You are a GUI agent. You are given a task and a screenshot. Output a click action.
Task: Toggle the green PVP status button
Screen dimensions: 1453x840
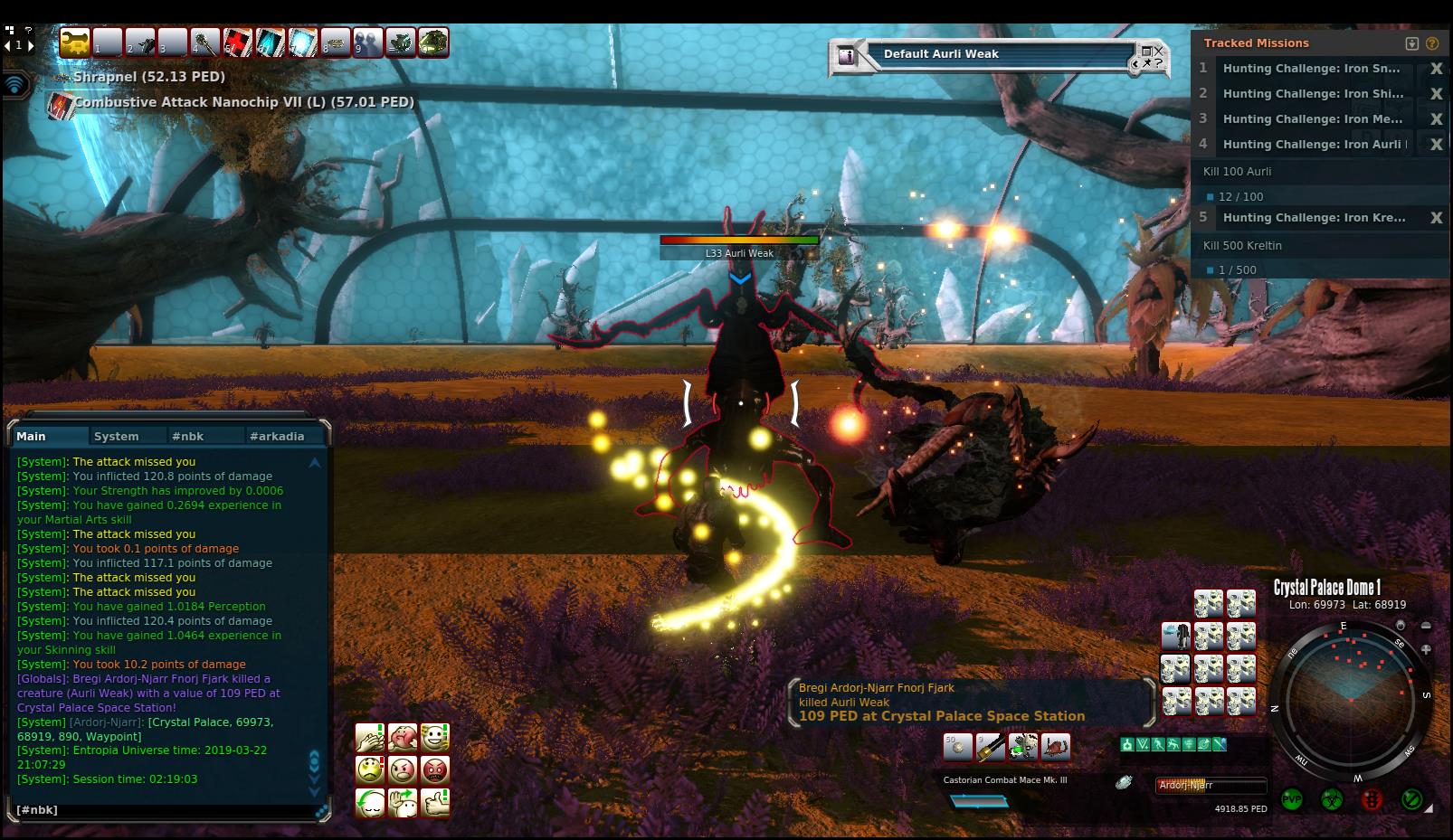[1291, 799]
